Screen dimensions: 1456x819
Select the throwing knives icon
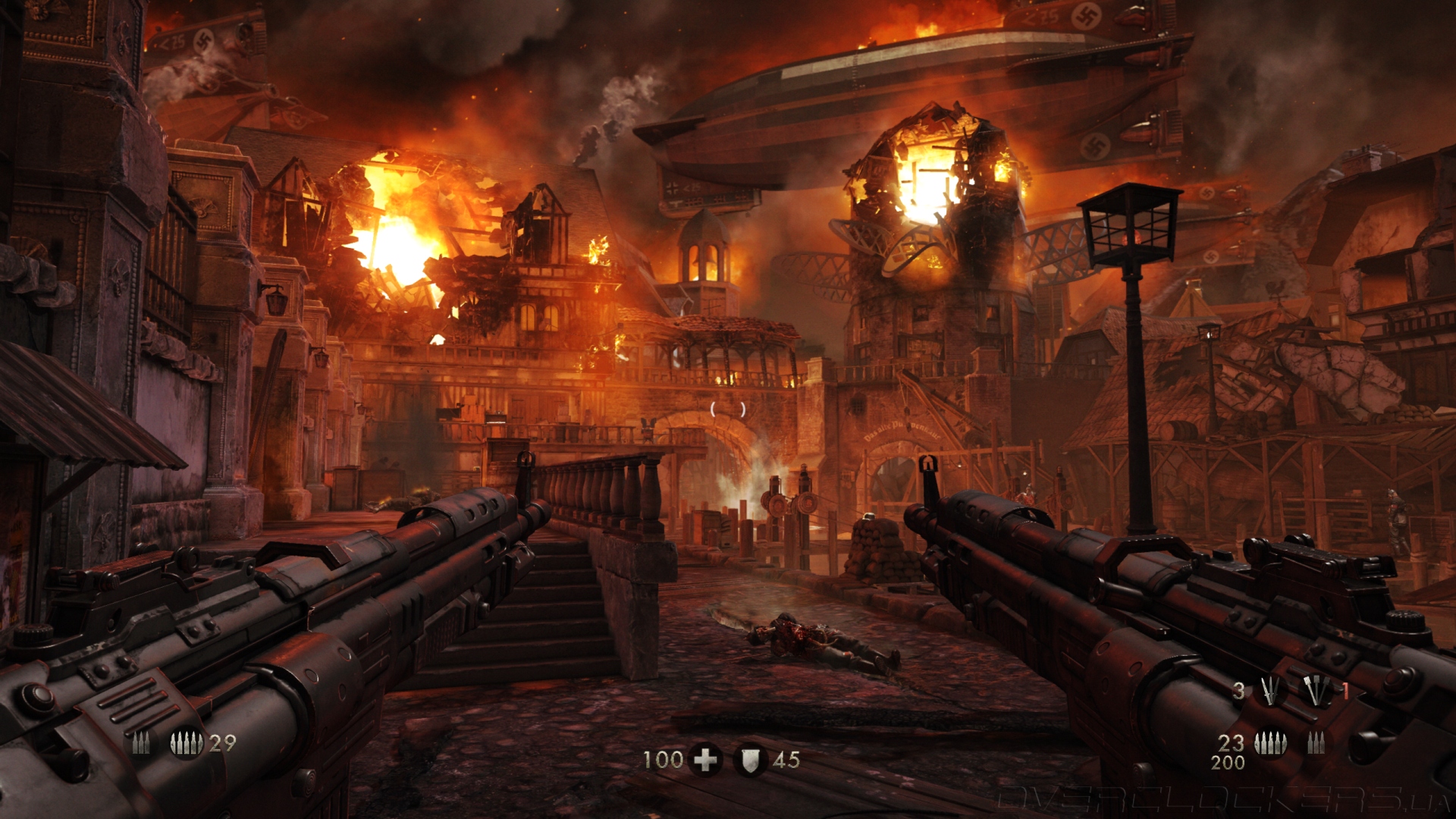(x=1270, y=691)
